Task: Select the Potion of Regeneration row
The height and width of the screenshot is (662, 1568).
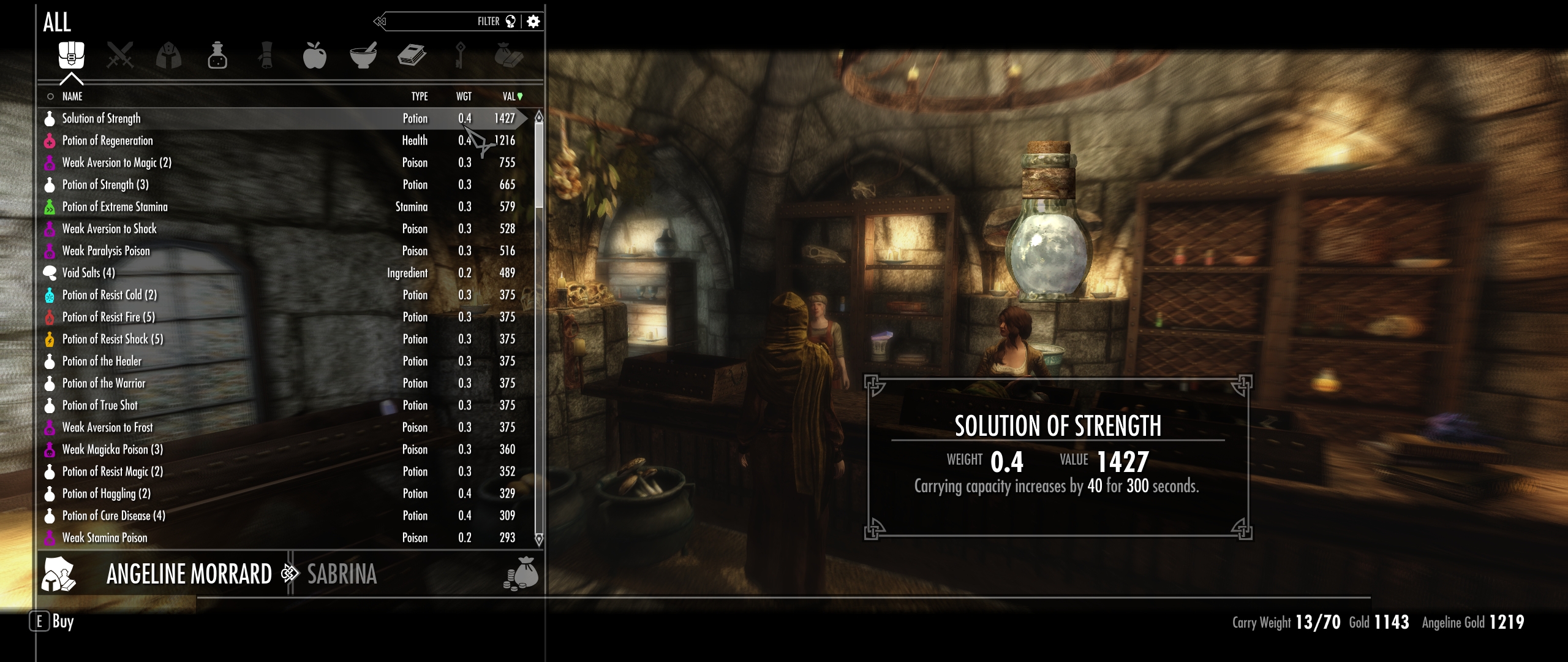Action: (107, 140)
